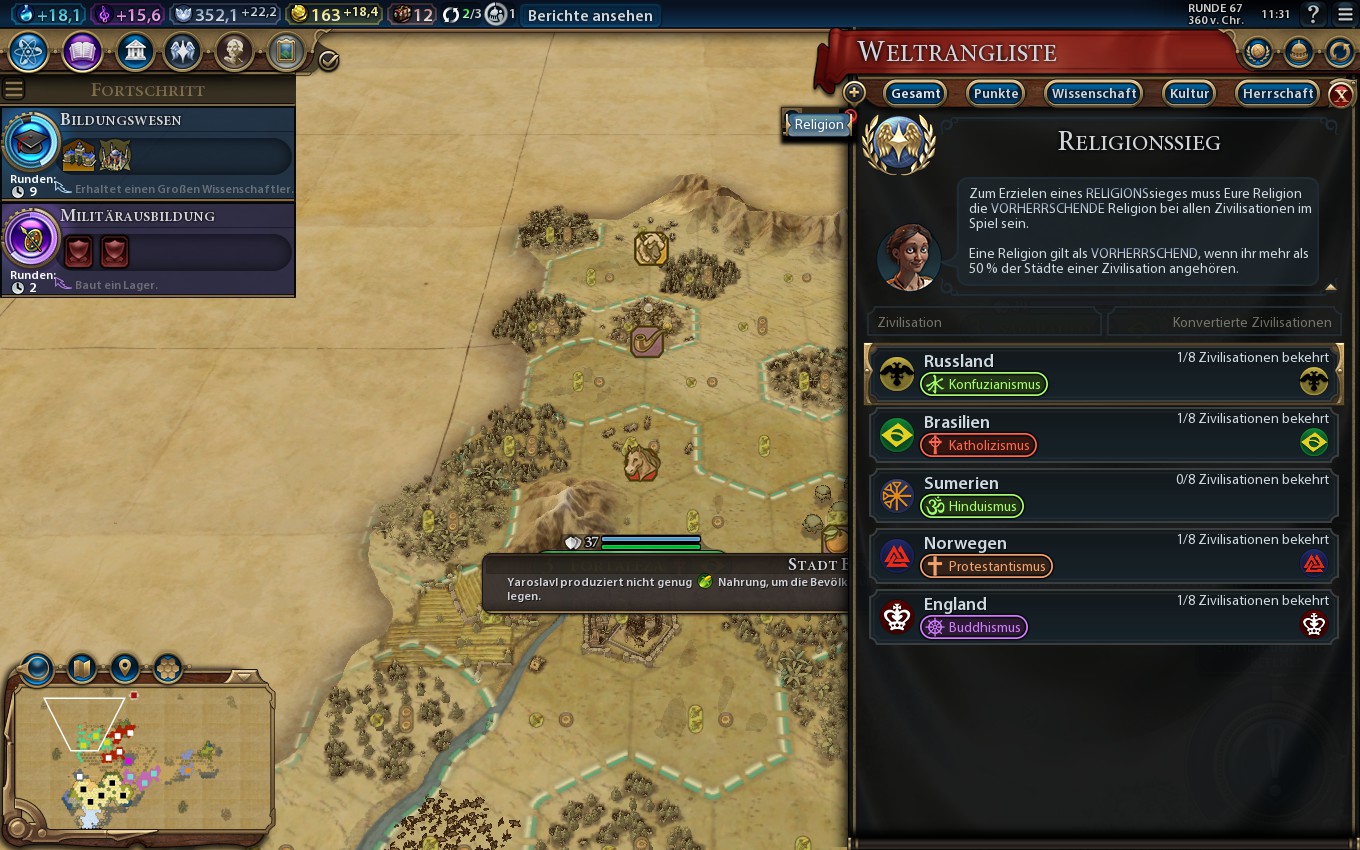1360x850 pixels.
Task: Collapse the Religionssieg description arrow
Action: click(1330, 287)
